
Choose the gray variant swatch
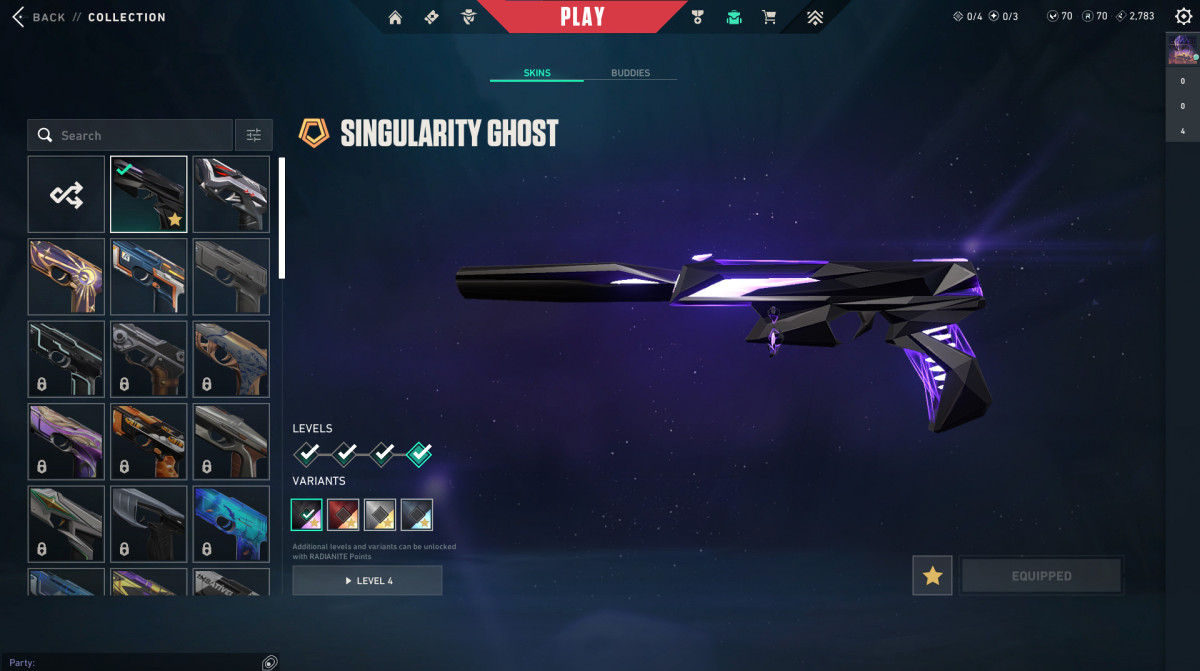click(380, 514)
